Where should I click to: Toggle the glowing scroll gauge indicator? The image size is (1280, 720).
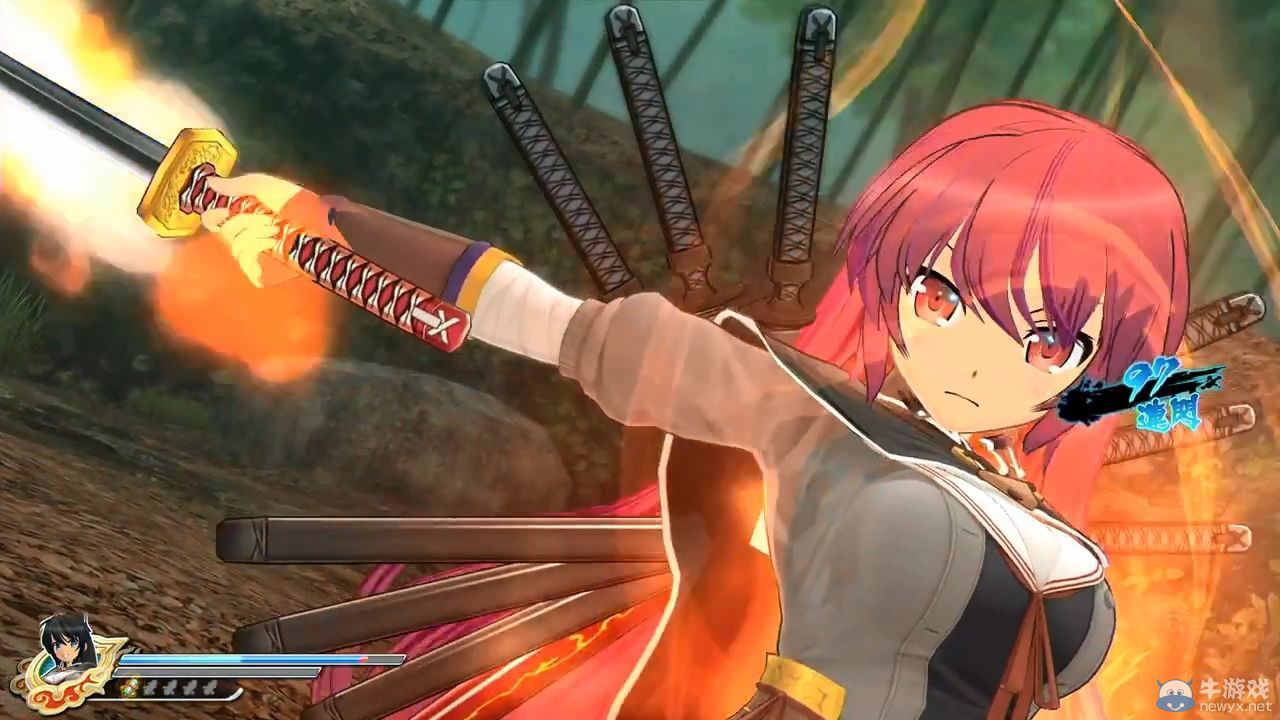click(x=130, y=687)
